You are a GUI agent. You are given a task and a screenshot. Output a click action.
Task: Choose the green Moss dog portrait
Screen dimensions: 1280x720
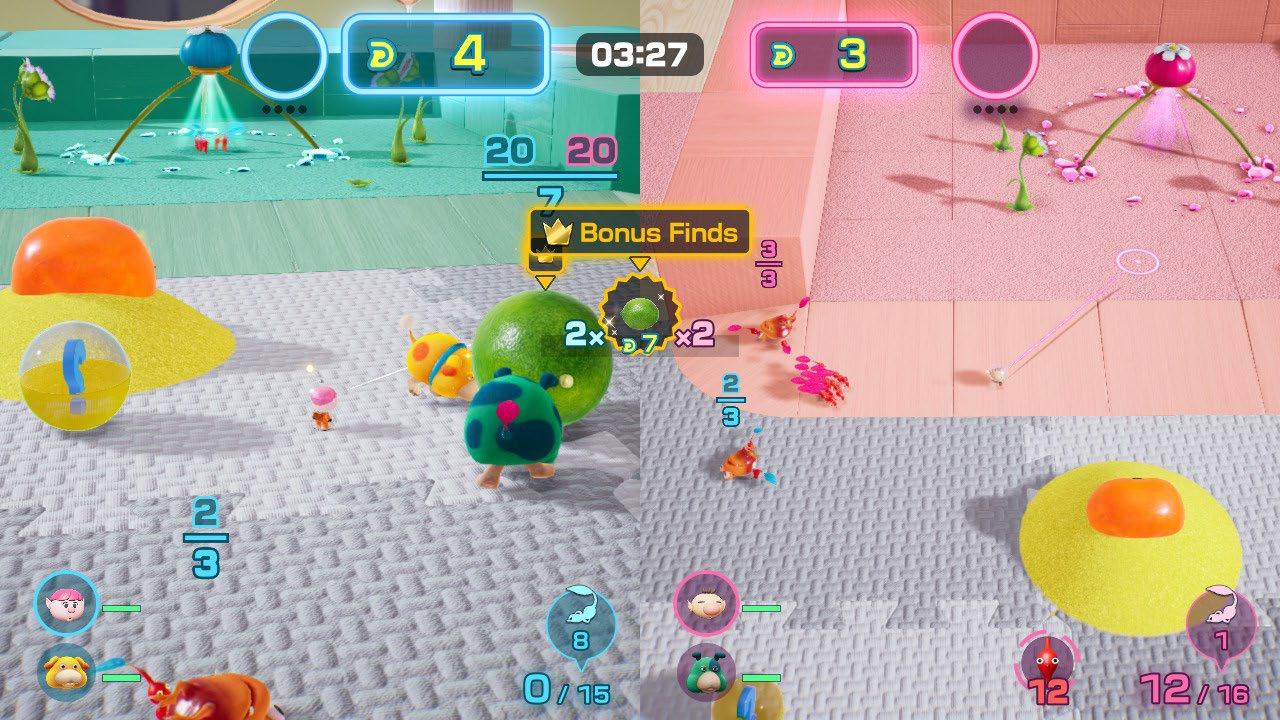tap(707, 673)
